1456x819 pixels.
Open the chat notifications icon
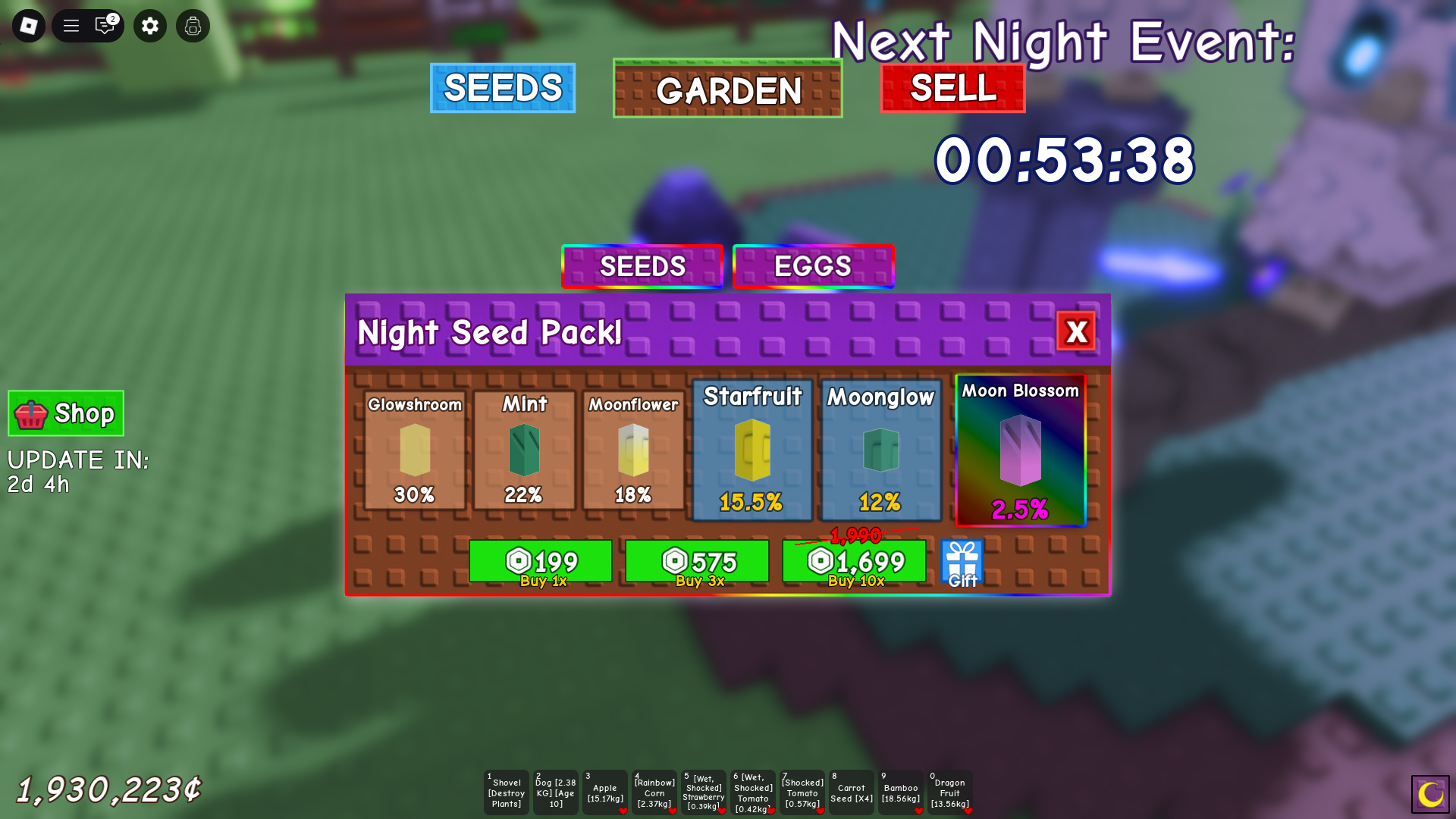pyautogui.click(x=104, y=25)
